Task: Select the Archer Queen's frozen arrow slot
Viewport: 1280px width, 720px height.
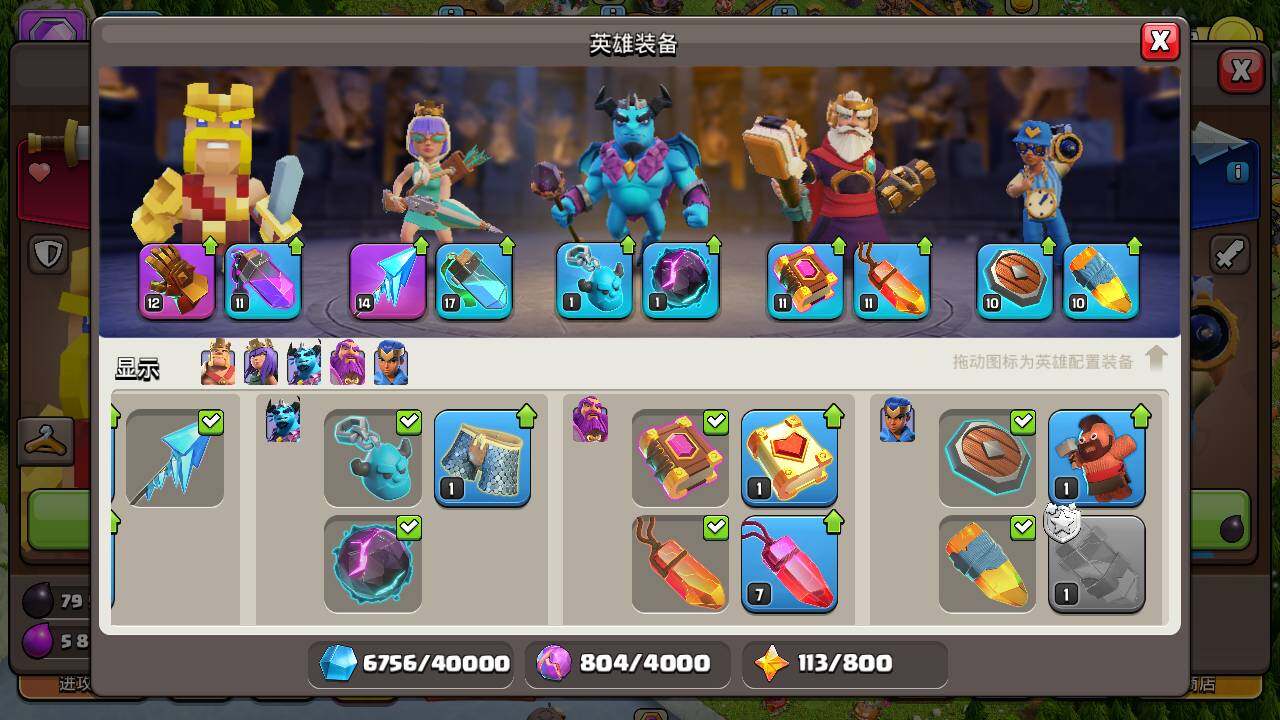Action: 388,281
